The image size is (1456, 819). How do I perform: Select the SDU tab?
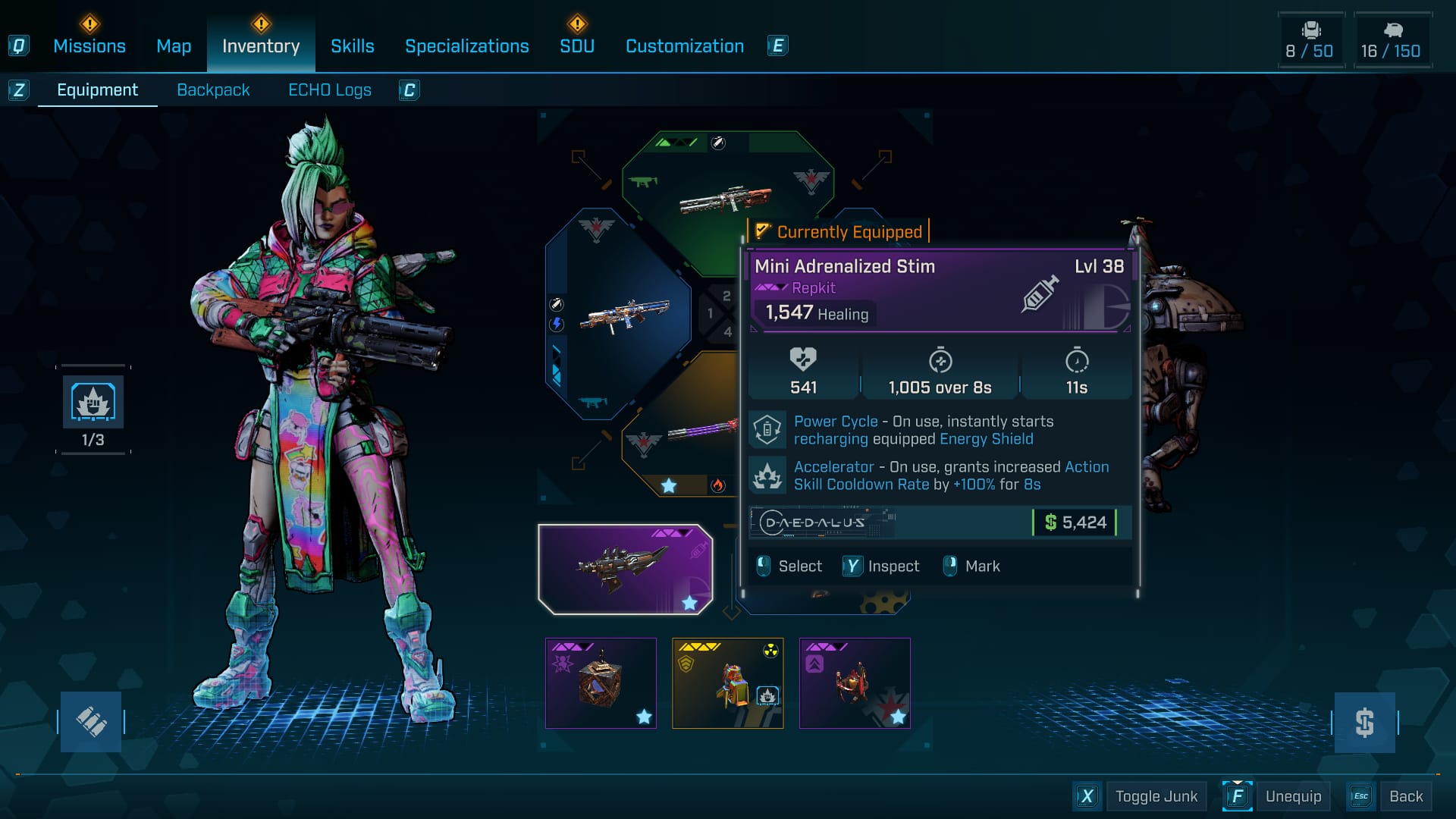(x=577, y=46)
